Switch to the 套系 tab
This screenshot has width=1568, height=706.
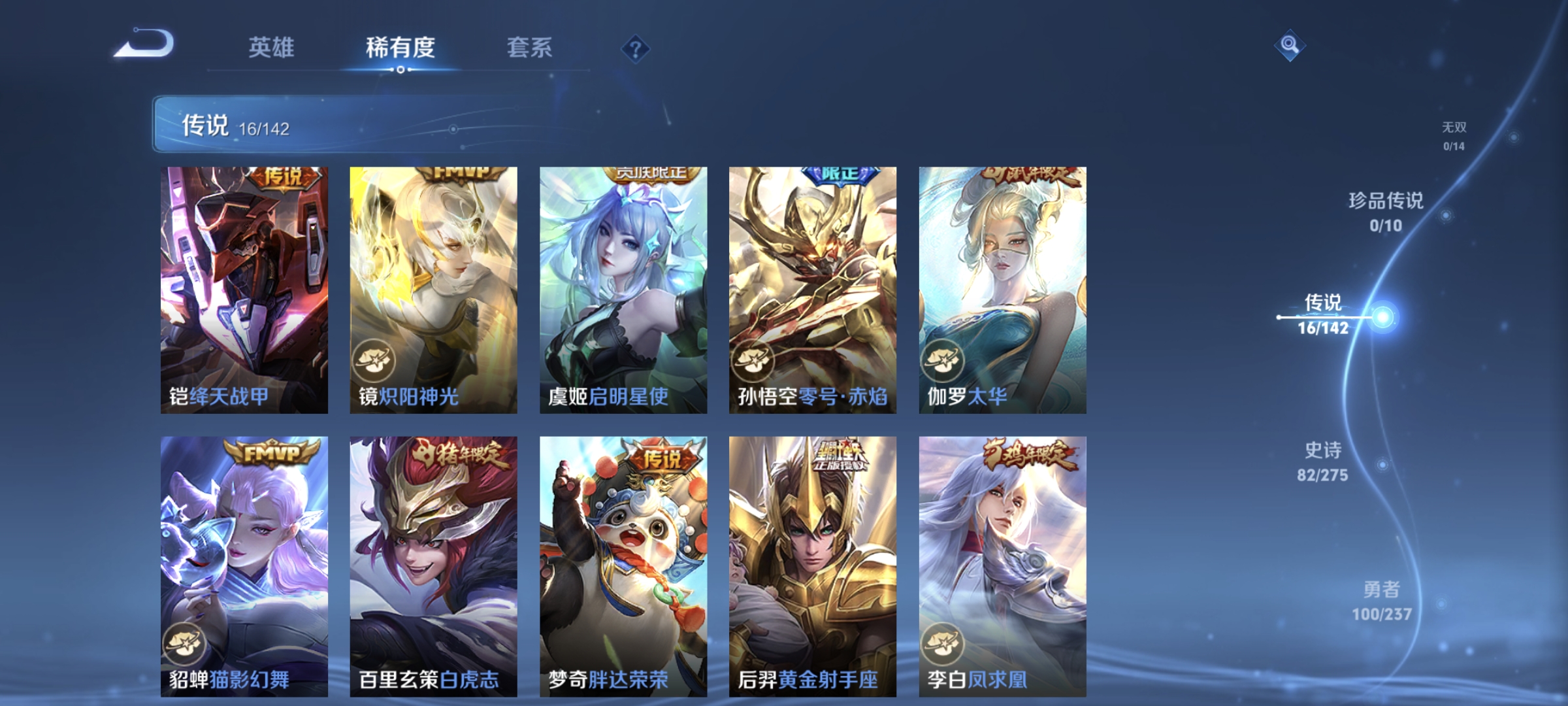529,47
